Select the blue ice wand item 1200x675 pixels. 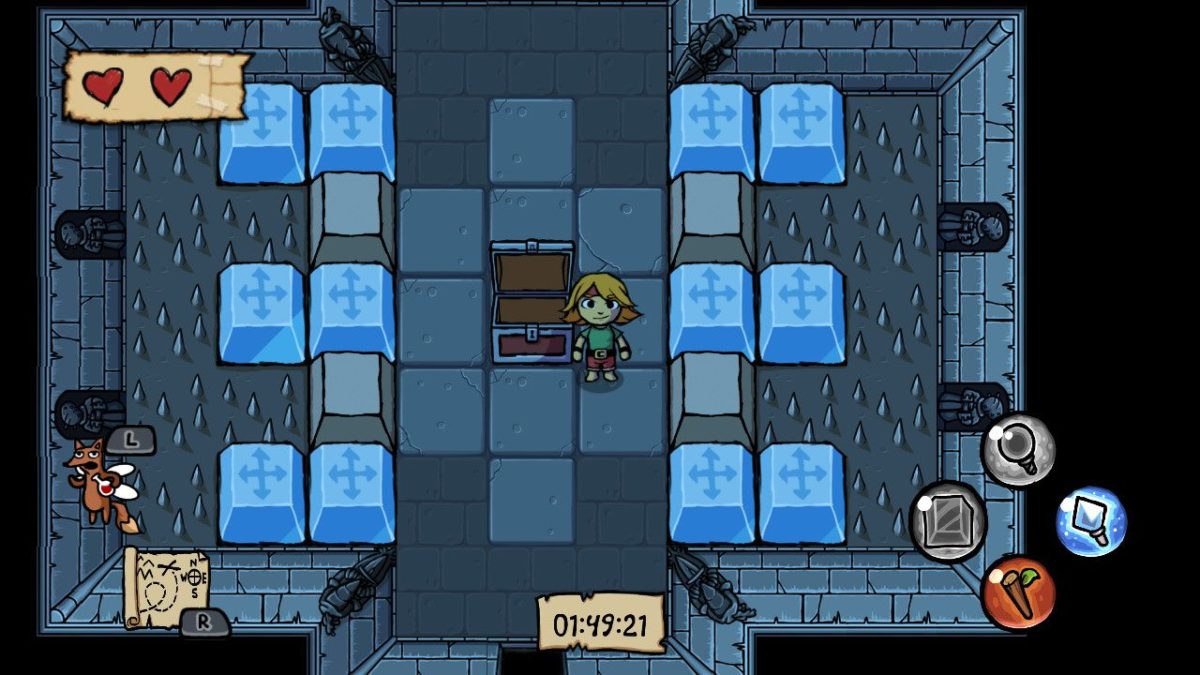[x=1091, y=522]
